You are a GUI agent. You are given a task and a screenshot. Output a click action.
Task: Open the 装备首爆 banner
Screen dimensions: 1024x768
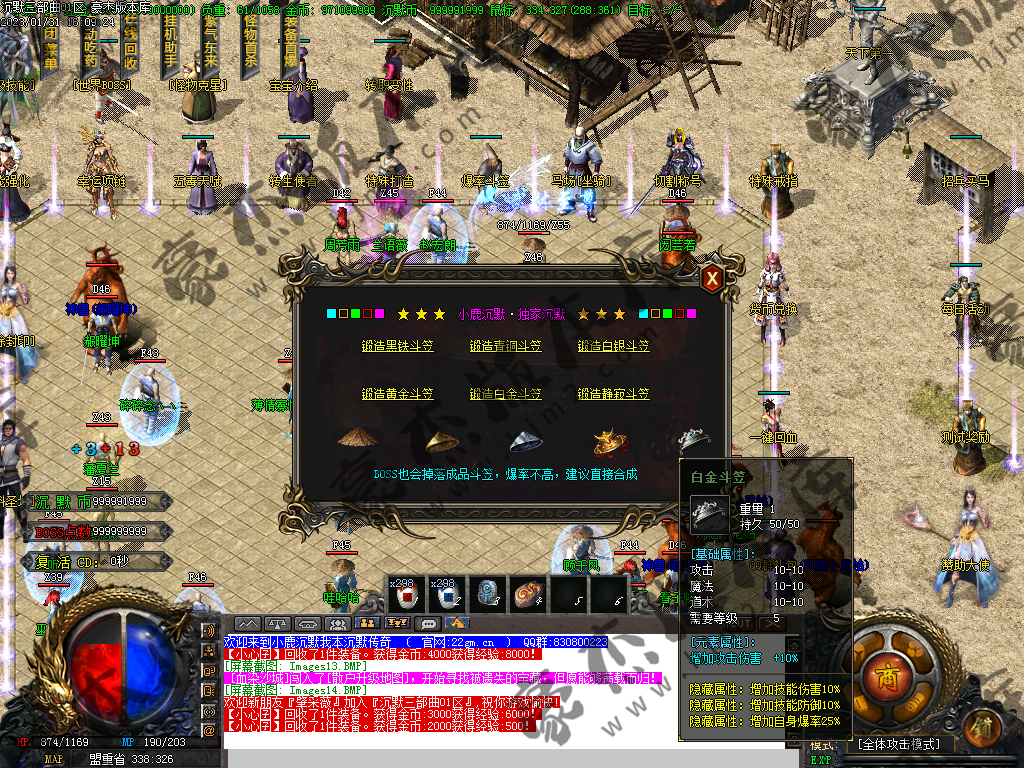290,40
